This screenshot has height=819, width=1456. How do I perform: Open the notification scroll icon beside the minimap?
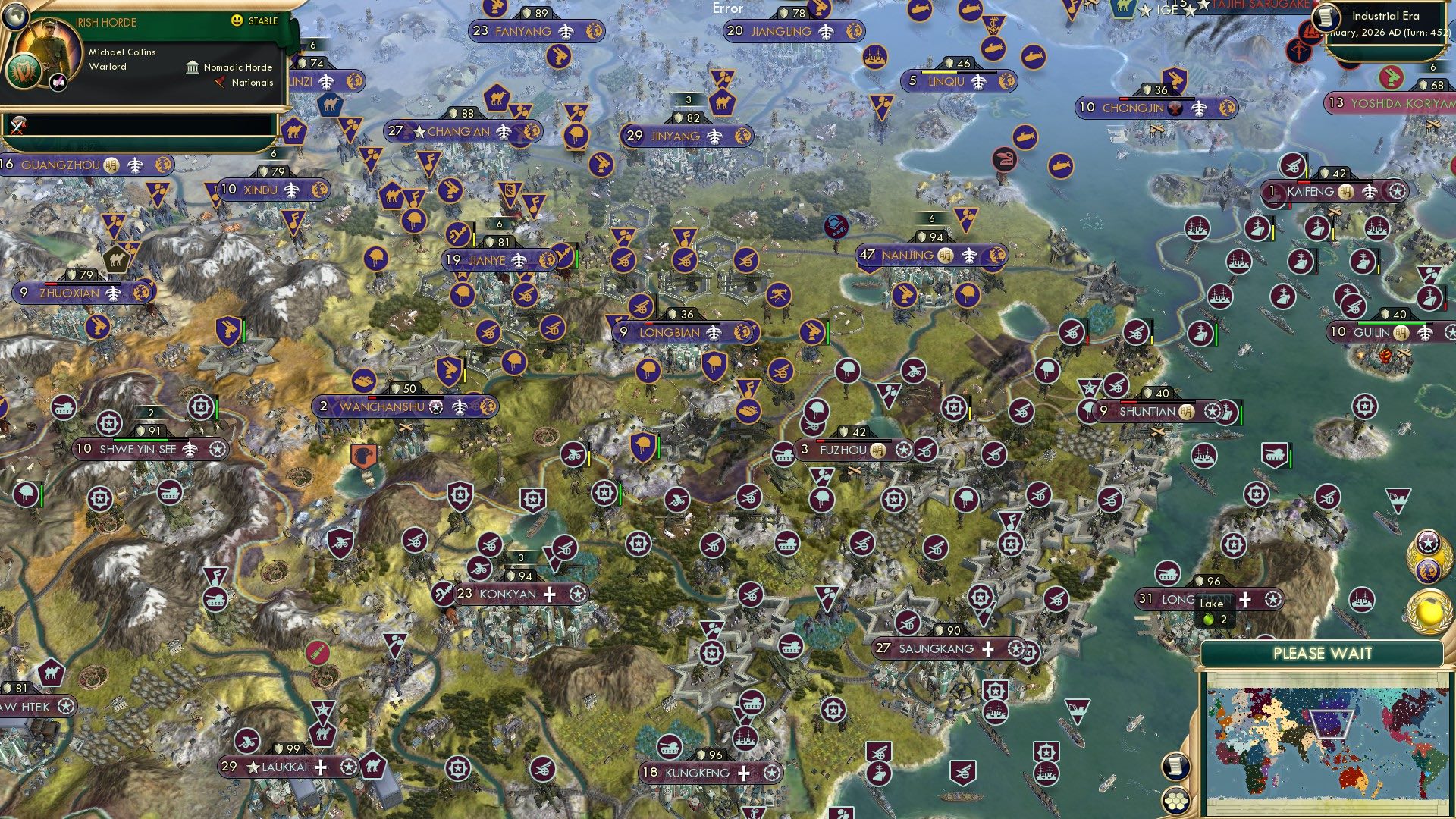[x=1175, y=767]
